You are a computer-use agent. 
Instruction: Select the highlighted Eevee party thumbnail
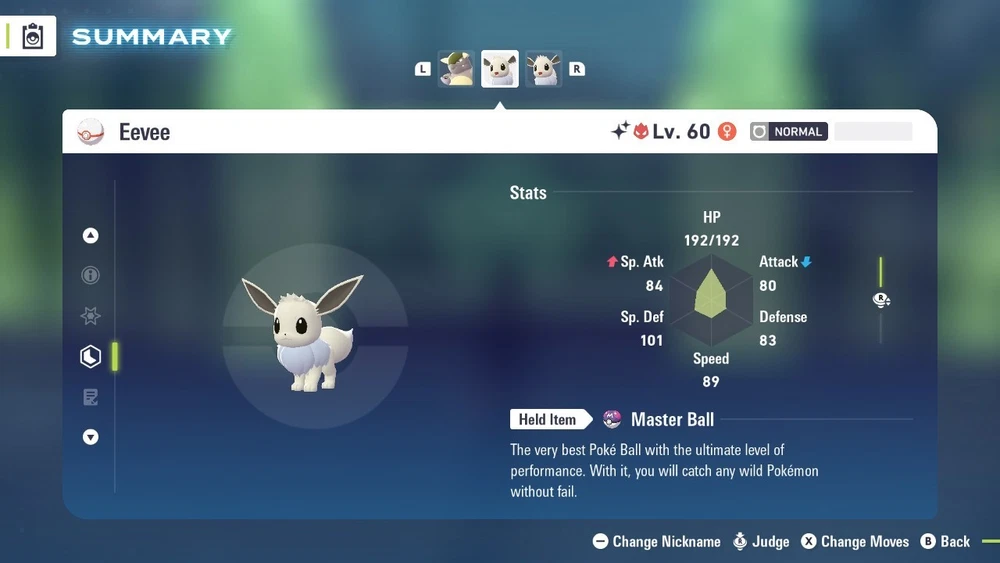click(x=500, y=69)
